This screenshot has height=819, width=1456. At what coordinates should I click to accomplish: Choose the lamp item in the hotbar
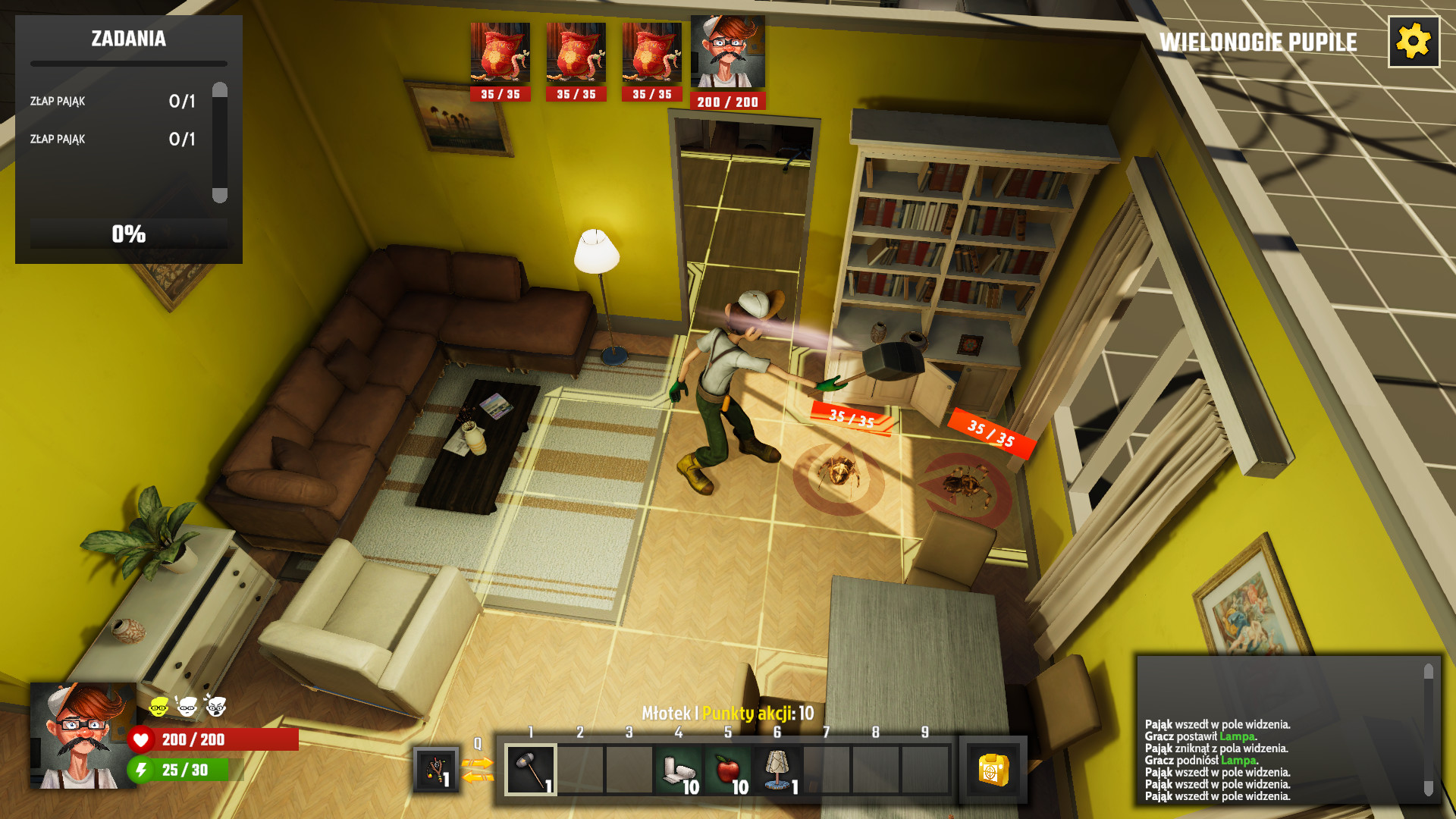click(777, 770)
